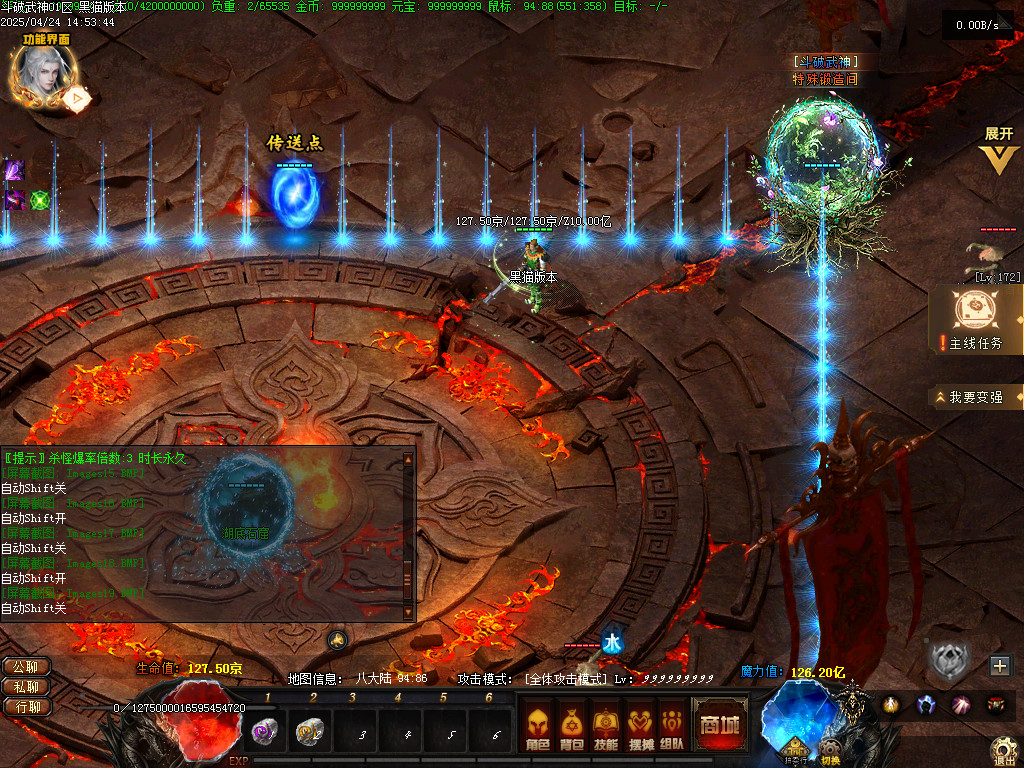This screenshot has height=768, width=1024.
Task: Use the purple stone in hotbar slot 1
Action: [265, 732]
